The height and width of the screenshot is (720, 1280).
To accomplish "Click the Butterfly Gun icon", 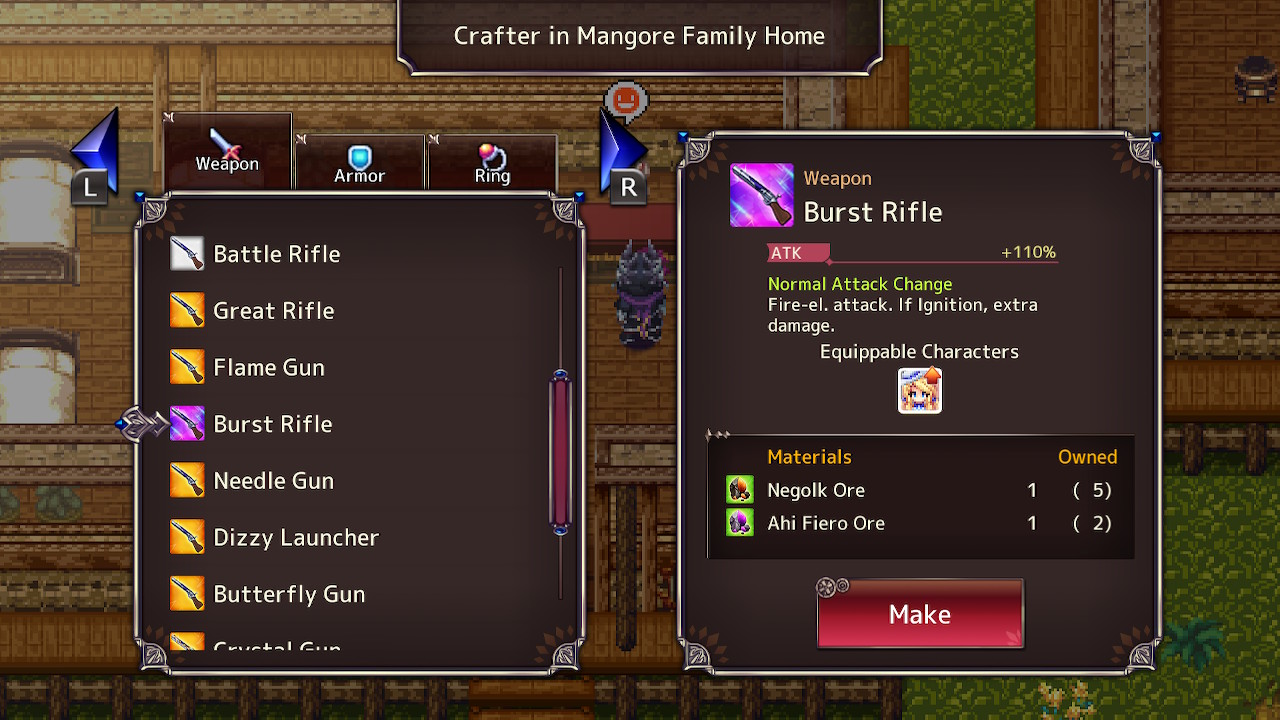I will click(185, 593).
